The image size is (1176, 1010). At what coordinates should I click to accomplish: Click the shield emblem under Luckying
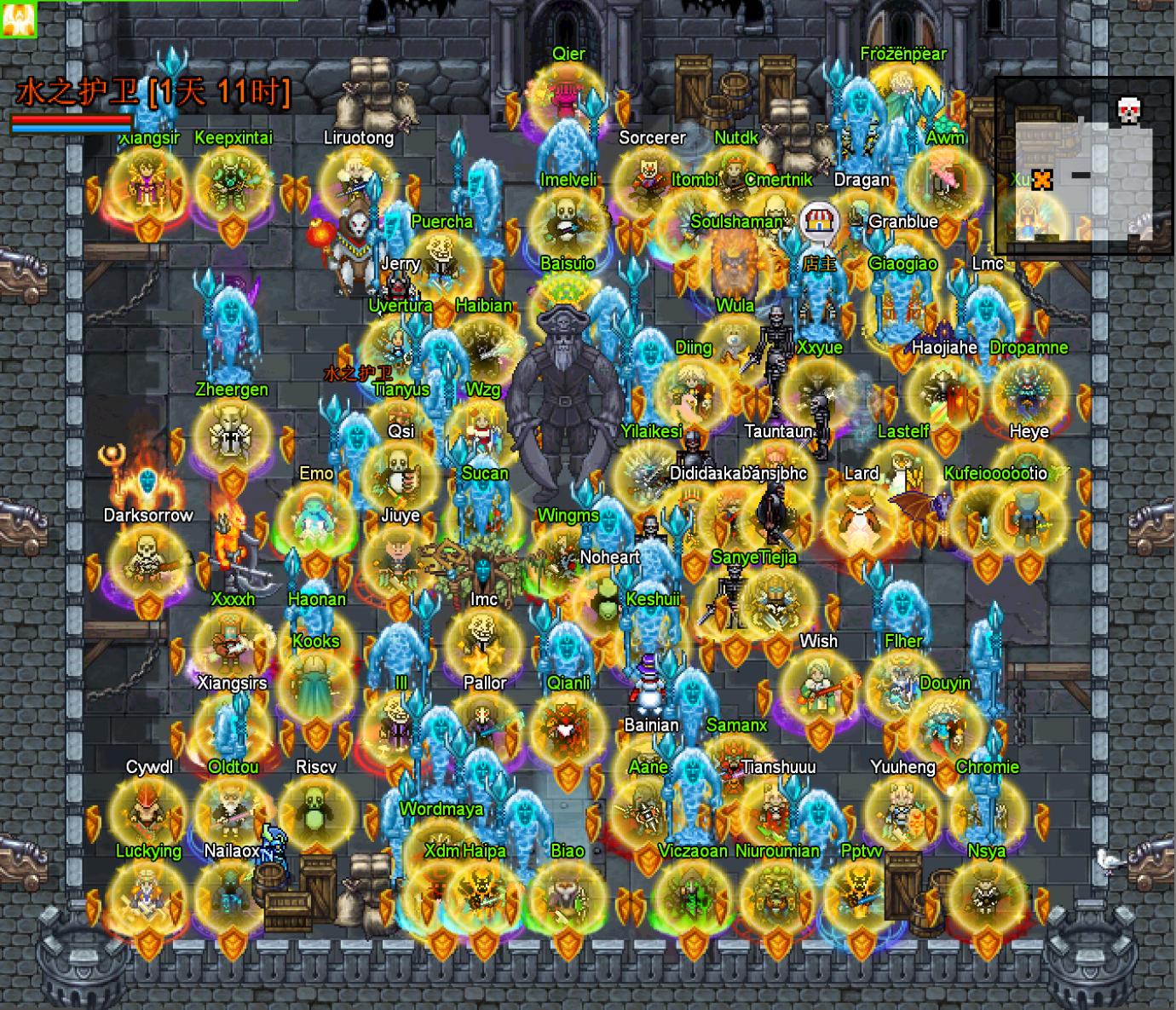coord(147,944)
